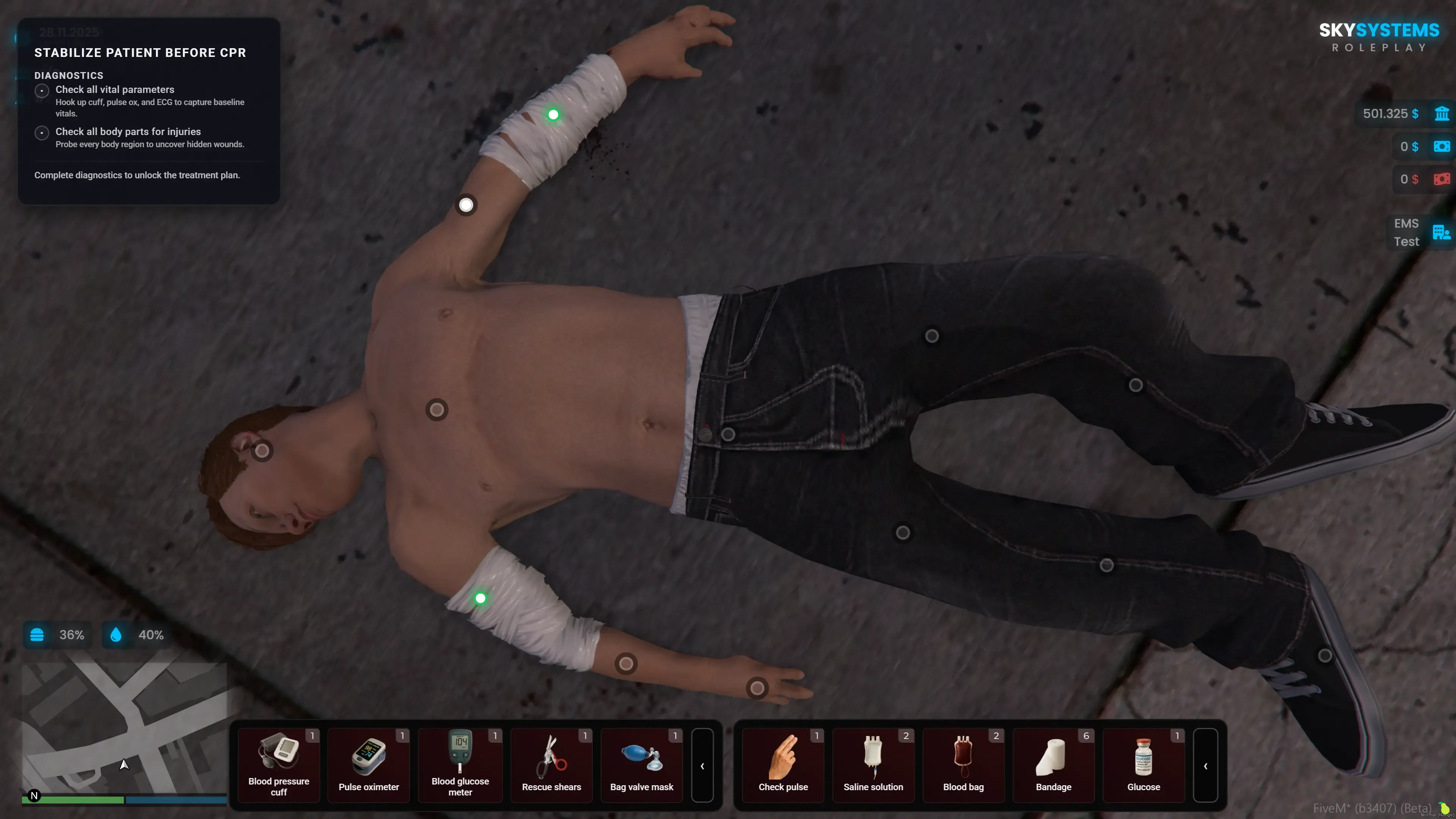The width and height of the screenshot is (1456, 819).
Task: Select the Rescue shears tool
Action: (551, 765)
